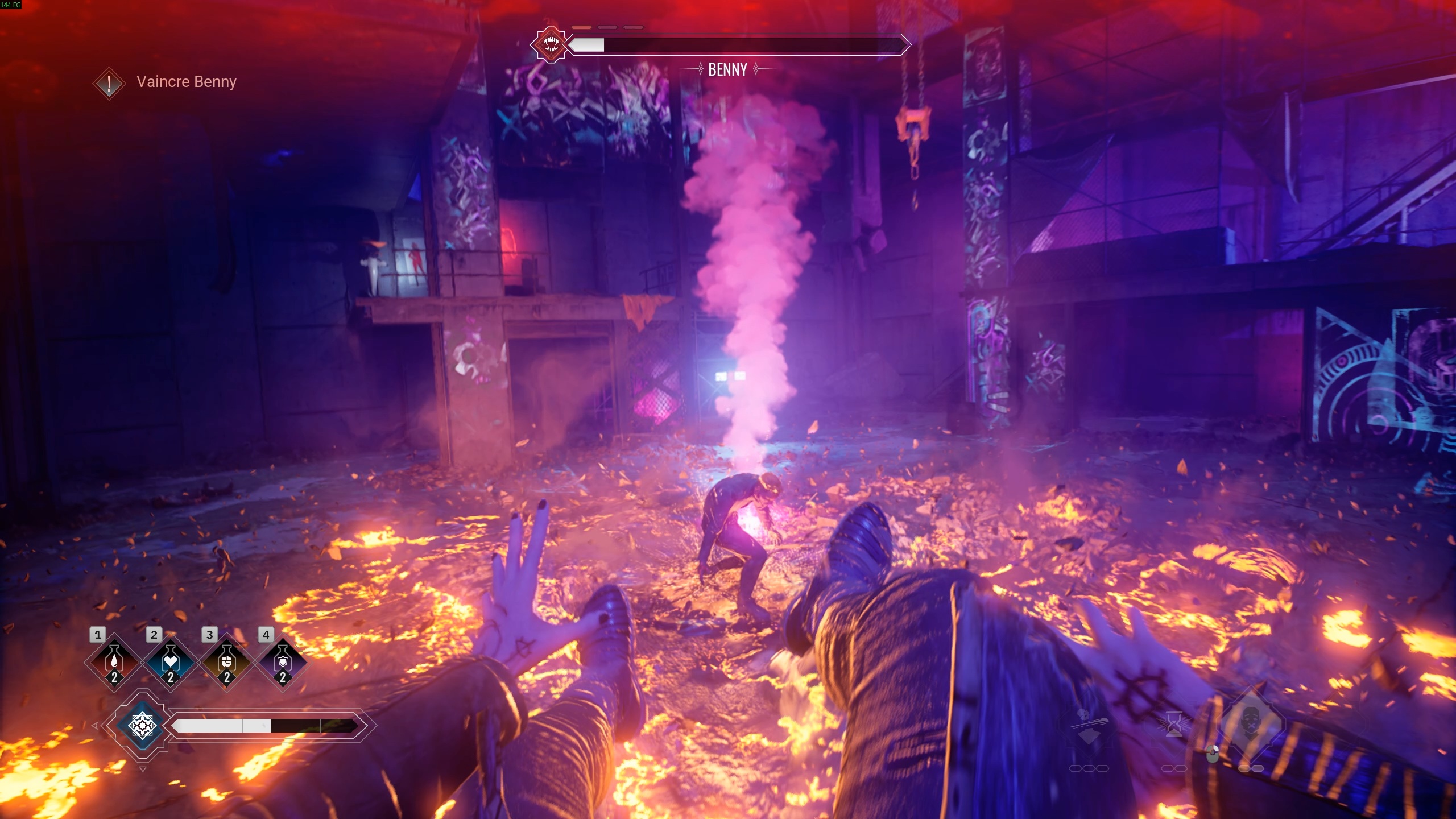Image resolution: width=1456 pixels, height=819 pixels.
Task: Click the hourglass time ability icon
Action: click(x=1174, y=723)
